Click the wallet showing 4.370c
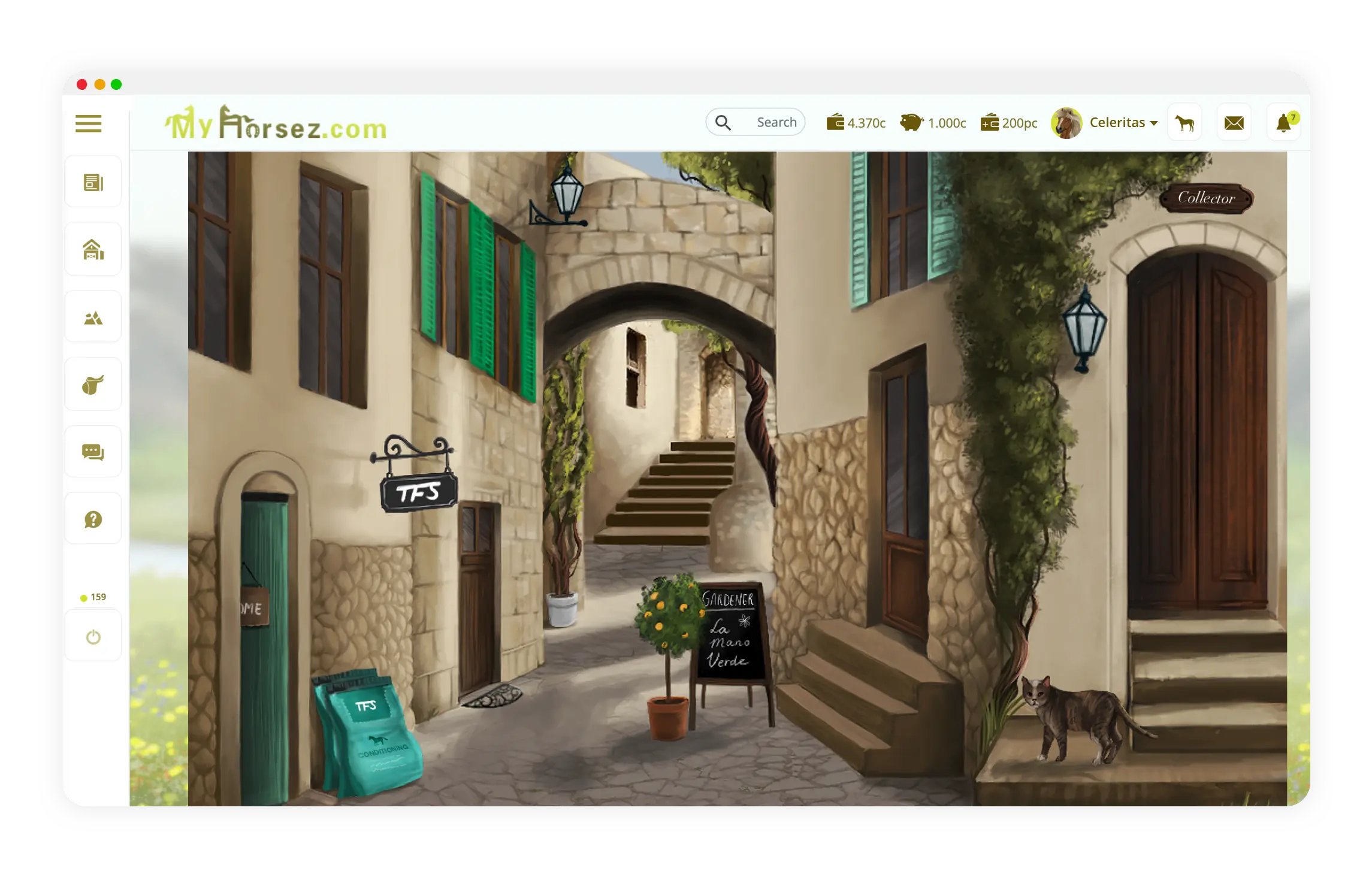Screen dimensions: 1372x877 click(856, 123)
